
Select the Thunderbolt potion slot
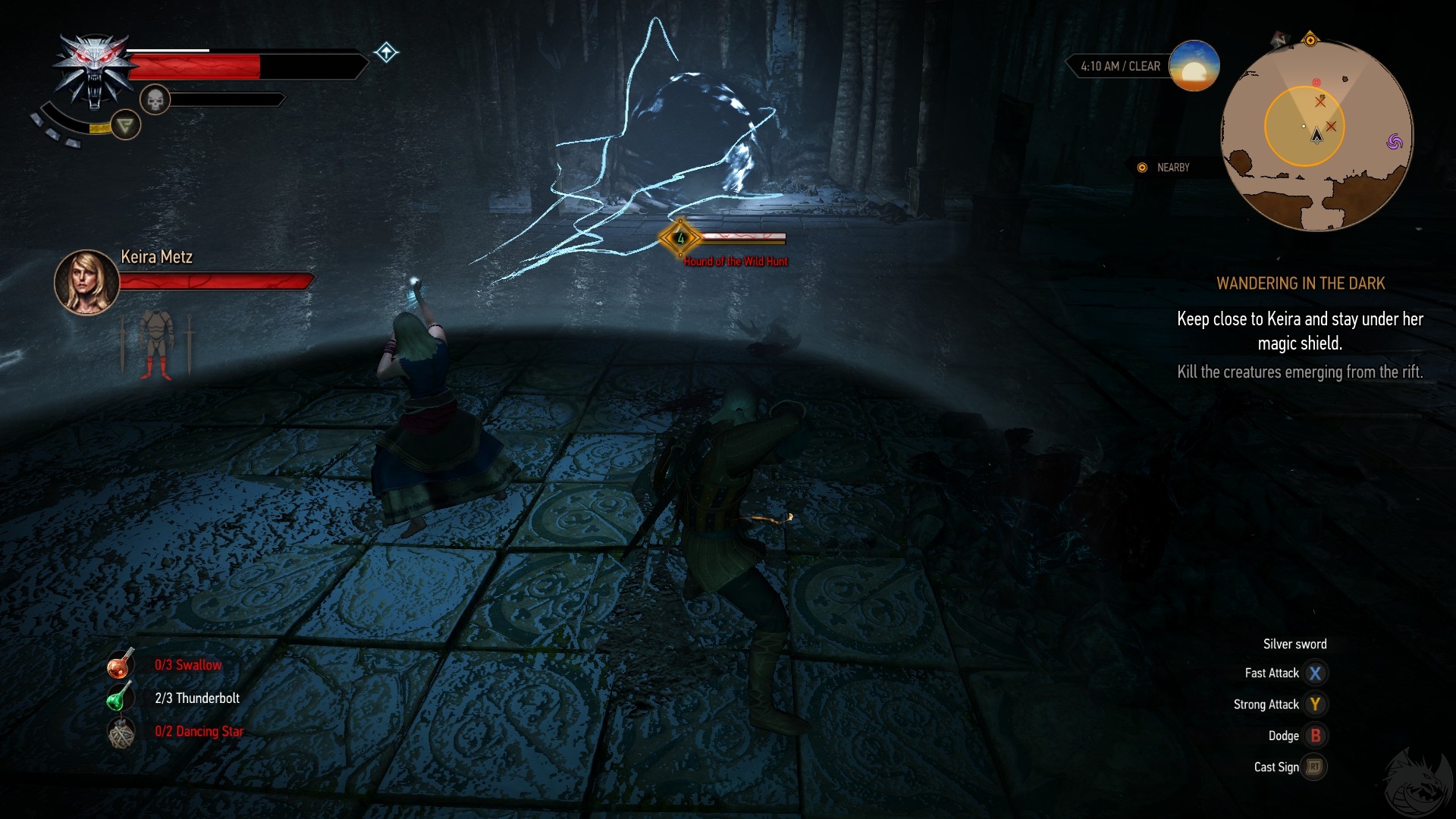click(x=120, y=698)
